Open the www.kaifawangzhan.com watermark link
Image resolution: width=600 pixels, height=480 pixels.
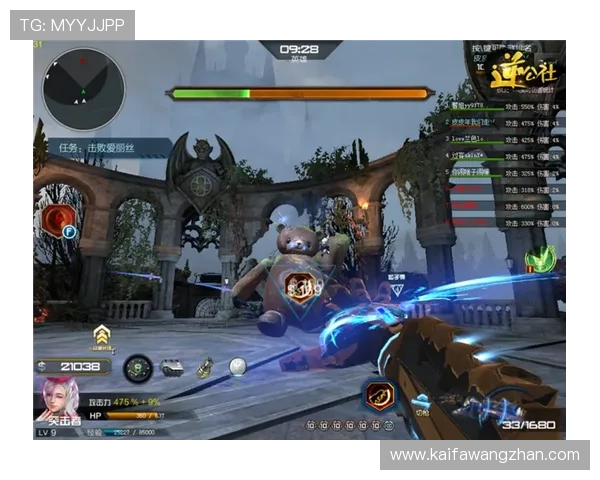click(484, 455)
